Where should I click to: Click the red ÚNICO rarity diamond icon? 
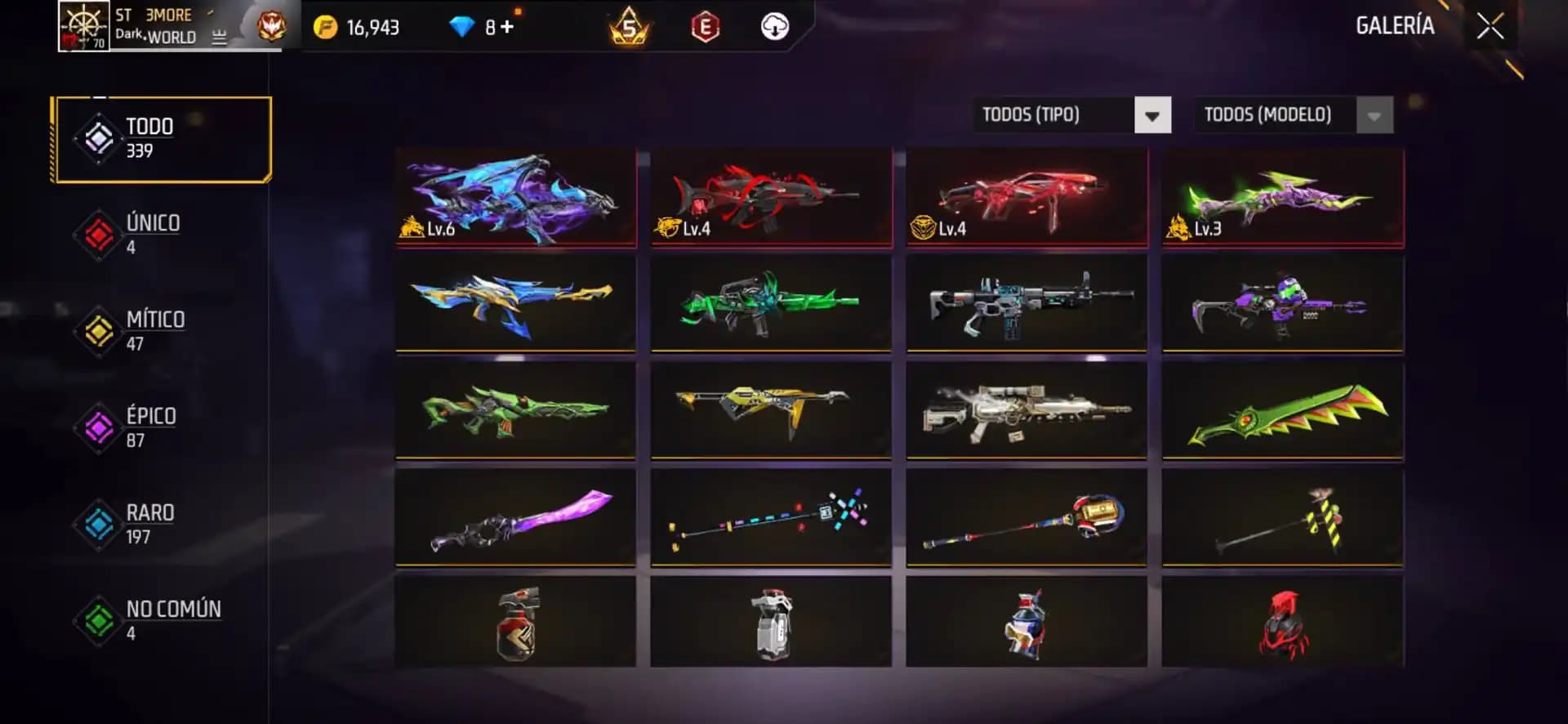pos(96,233)
